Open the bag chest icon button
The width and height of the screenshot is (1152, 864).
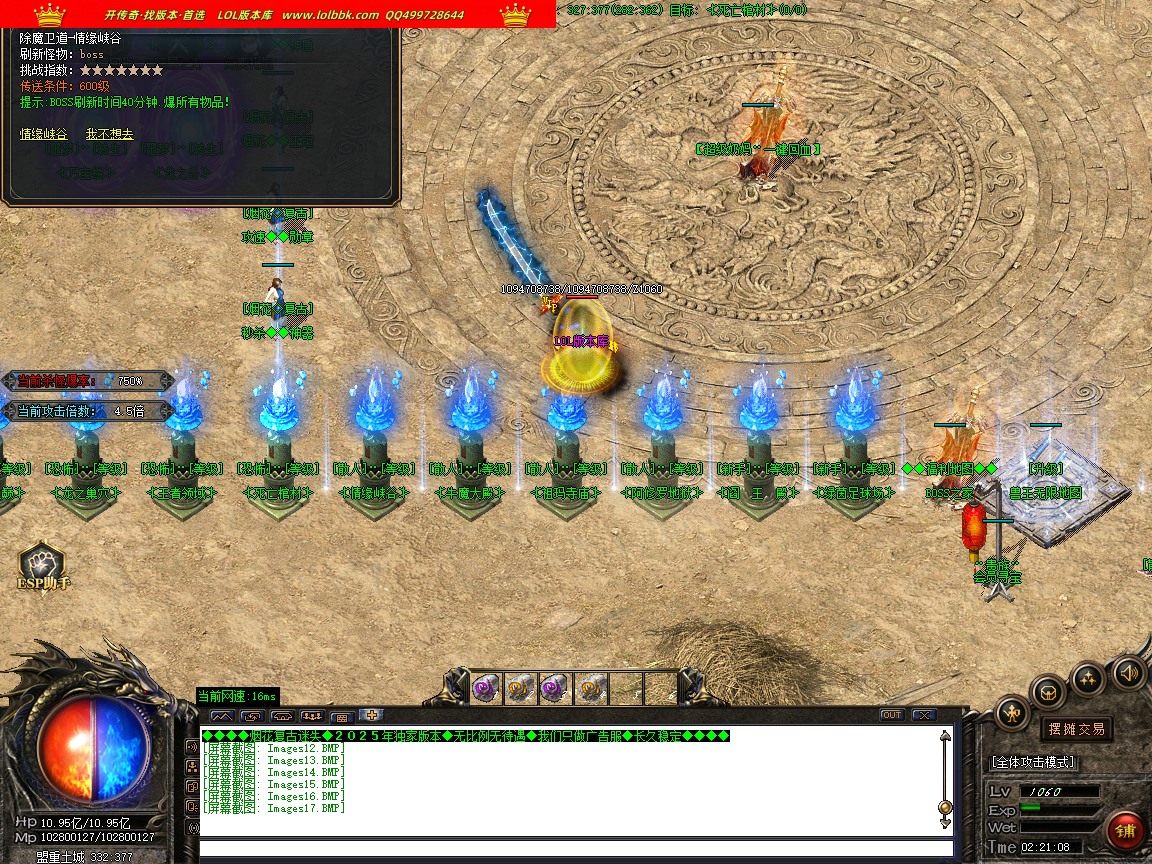(x=1049, y=691)
